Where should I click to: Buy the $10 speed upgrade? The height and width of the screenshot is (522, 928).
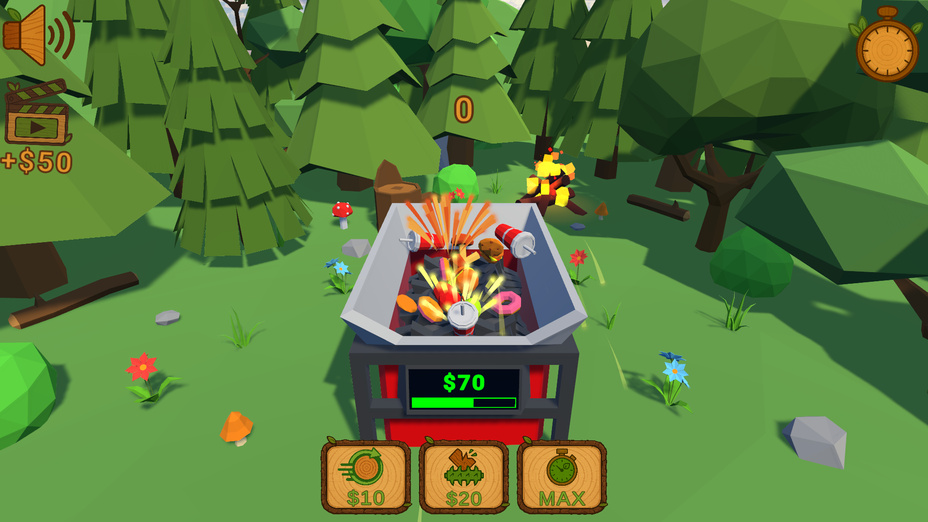(366, 477)
